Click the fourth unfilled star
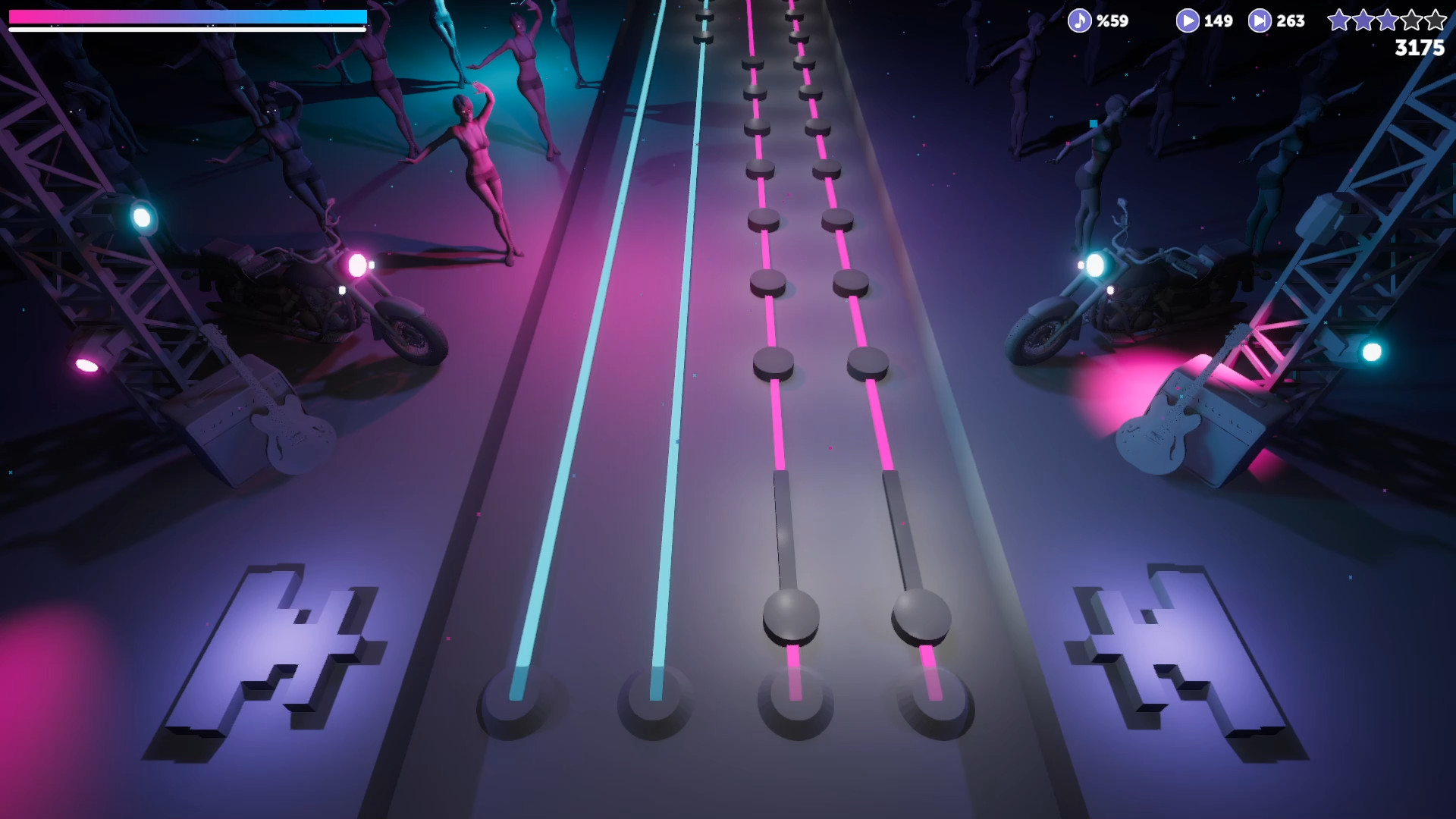 (1412, 21)
